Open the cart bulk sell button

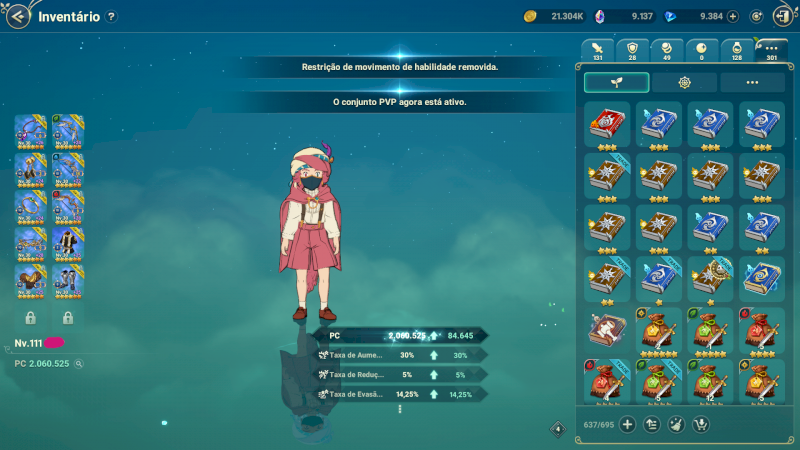point(700,424)
